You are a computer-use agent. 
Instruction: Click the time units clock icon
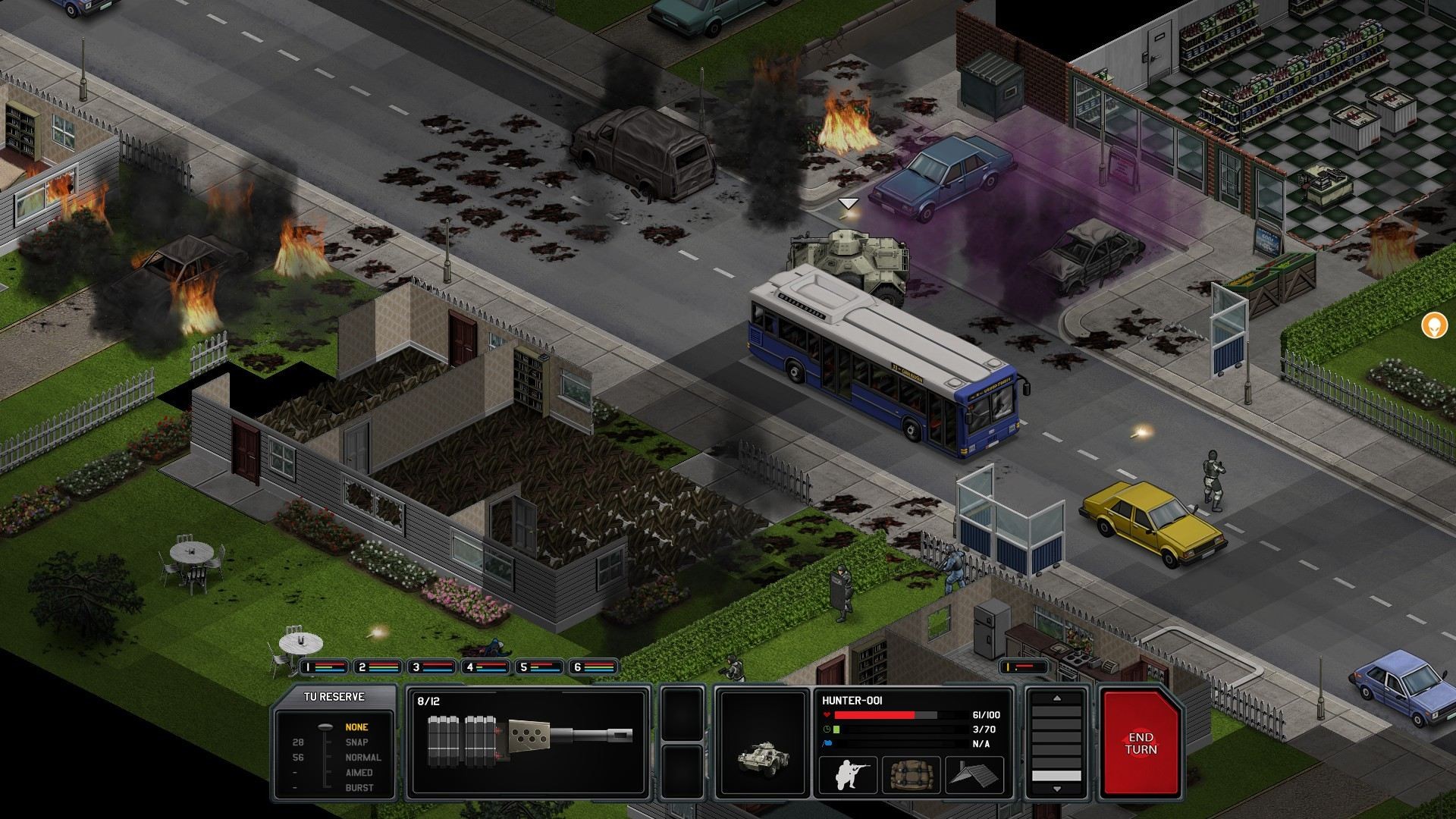(x=827, y=729)
